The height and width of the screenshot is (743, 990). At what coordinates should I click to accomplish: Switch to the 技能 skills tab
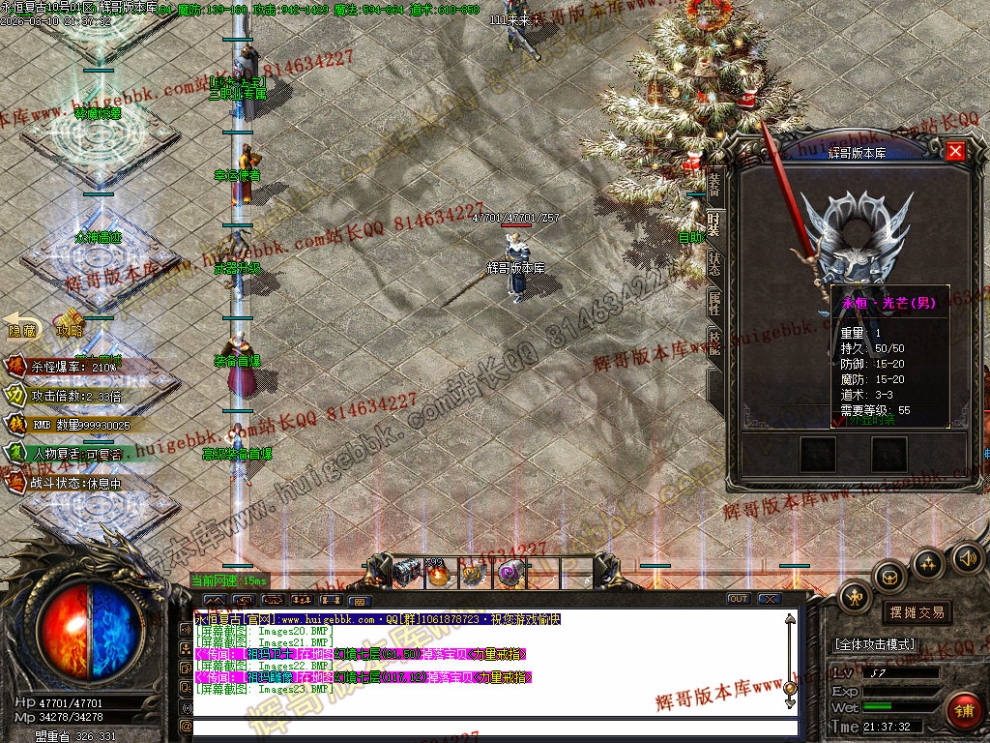715,341
